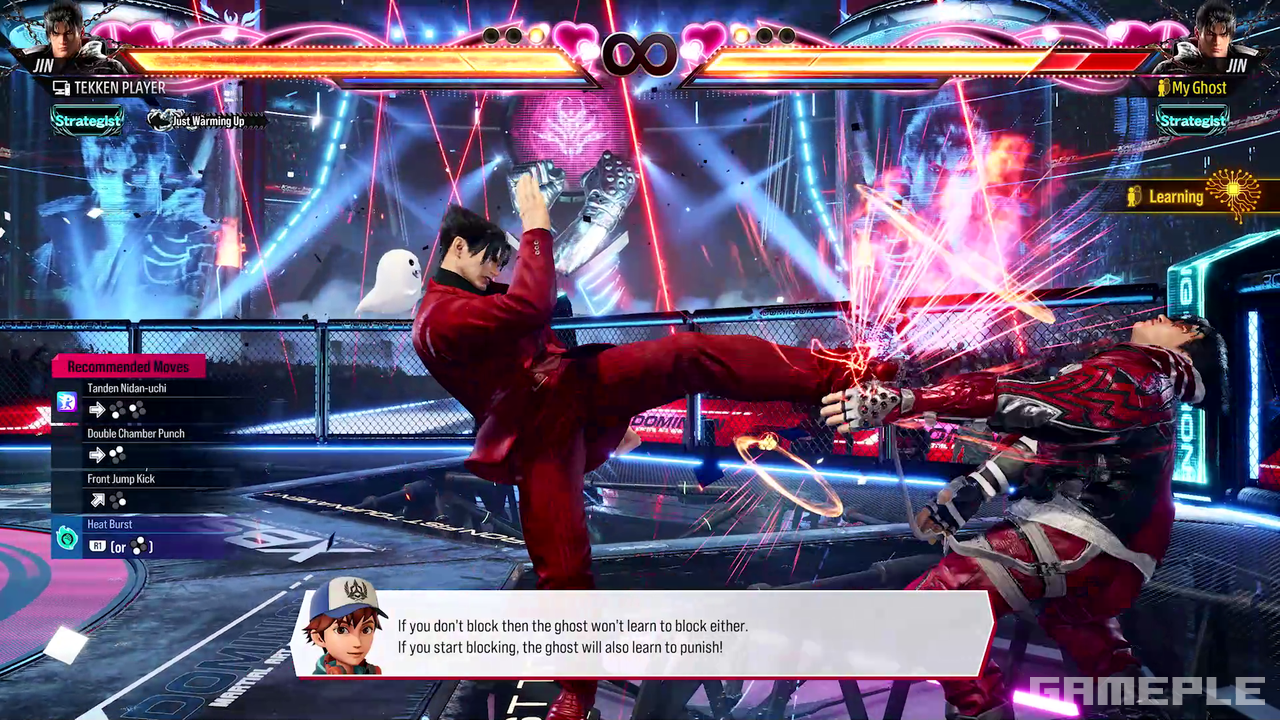Click the capped boy avatar in dialogue box
Viewport: 1280px width, 720px height.
(346, 626)
